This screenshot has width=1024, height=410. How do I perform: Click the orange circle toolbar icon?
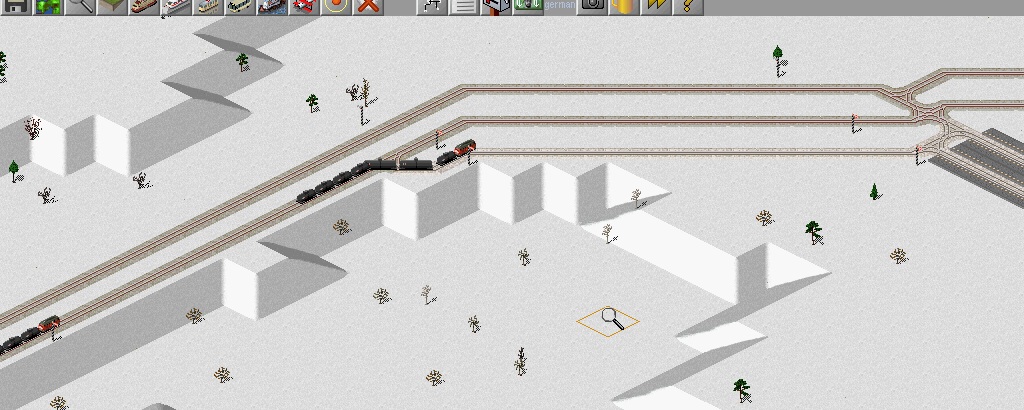coord(336,6)
